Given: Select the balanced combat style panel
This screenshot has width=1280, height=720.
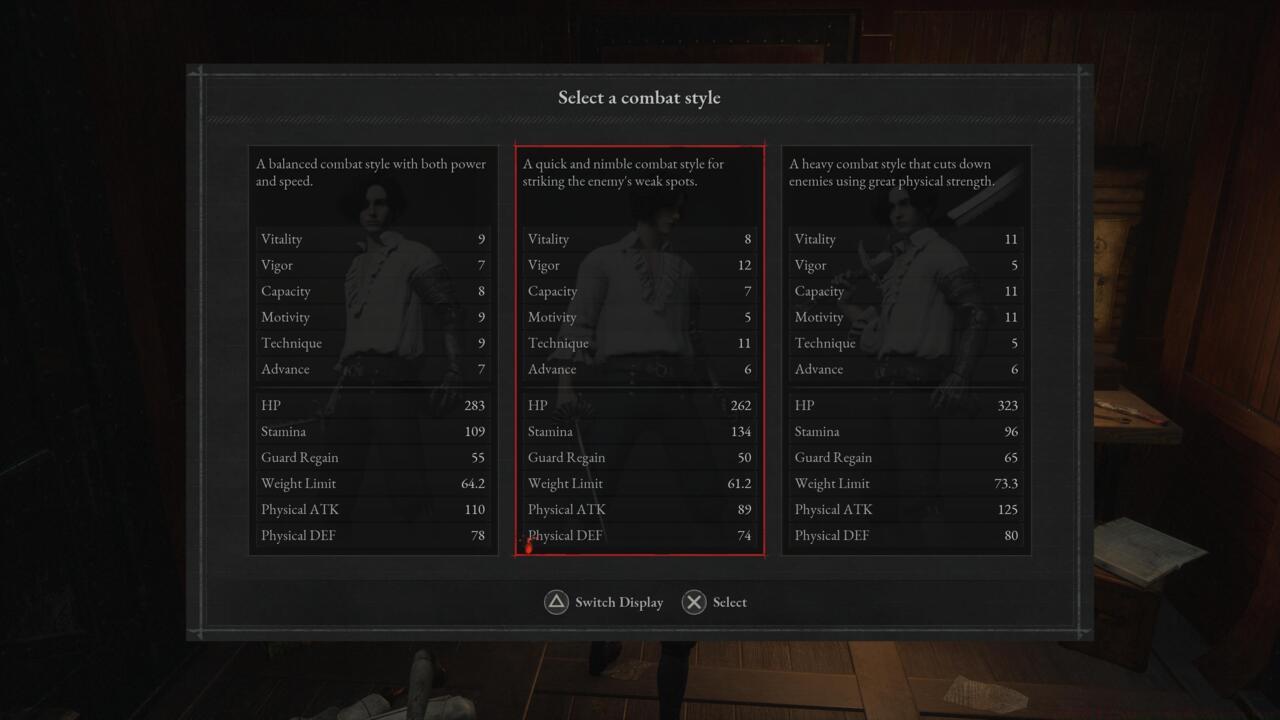Looking at the screenshot, I should (374, 350).
